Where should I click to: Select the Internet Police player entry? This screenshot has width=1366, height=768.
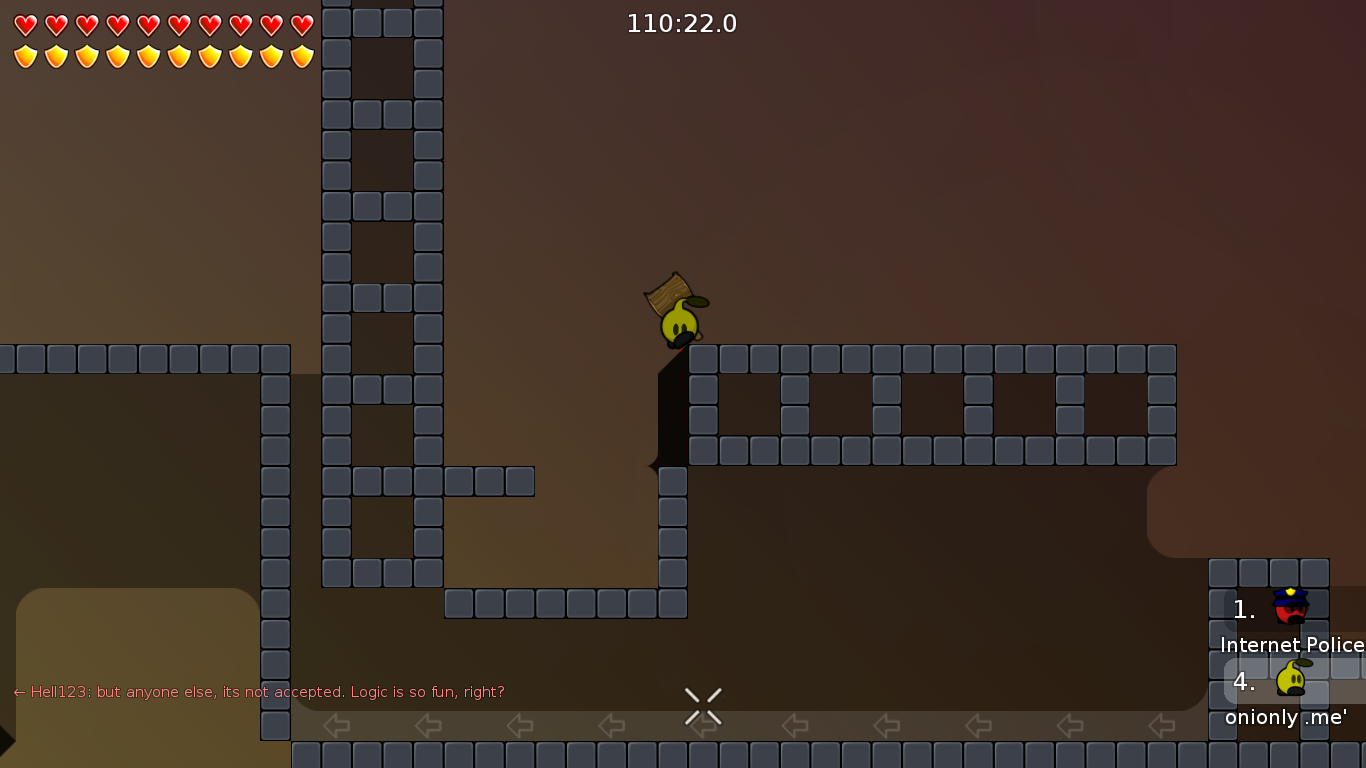point(1292,622)
